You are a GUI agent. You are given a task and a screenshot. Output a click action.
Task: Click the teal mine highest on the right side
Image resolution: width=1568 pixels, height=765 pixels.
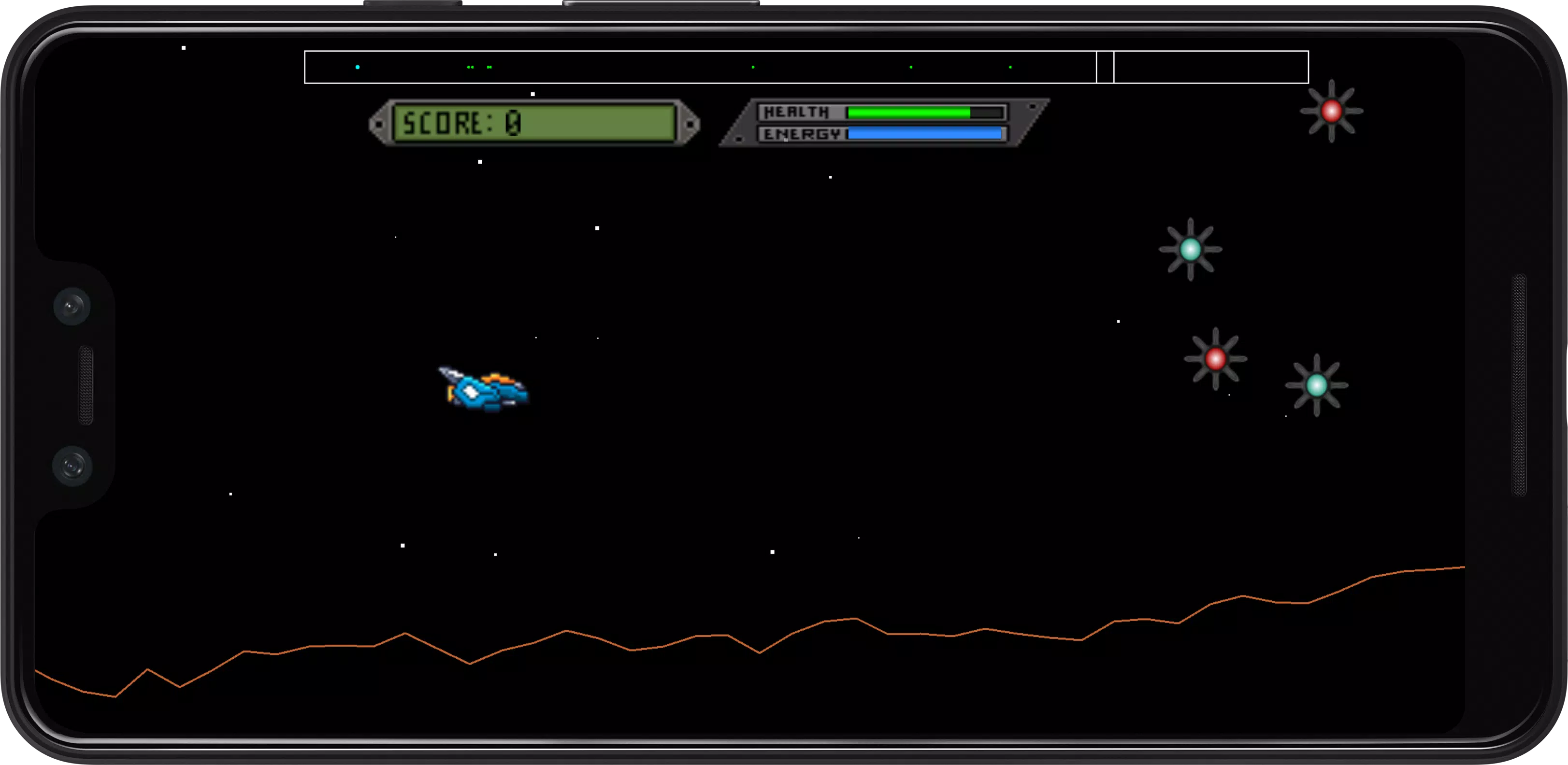click(x=1192, y=248)
